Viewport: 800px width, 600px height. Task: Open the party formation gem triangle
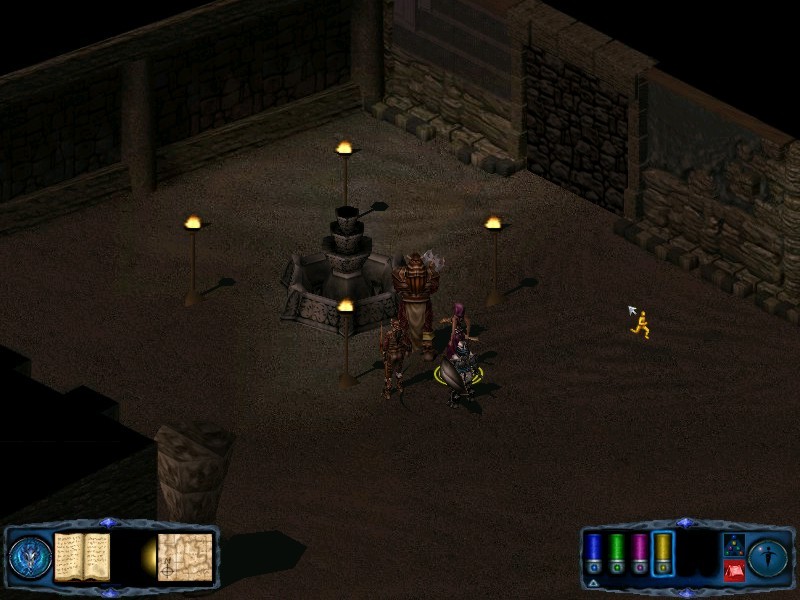(733, 545)
